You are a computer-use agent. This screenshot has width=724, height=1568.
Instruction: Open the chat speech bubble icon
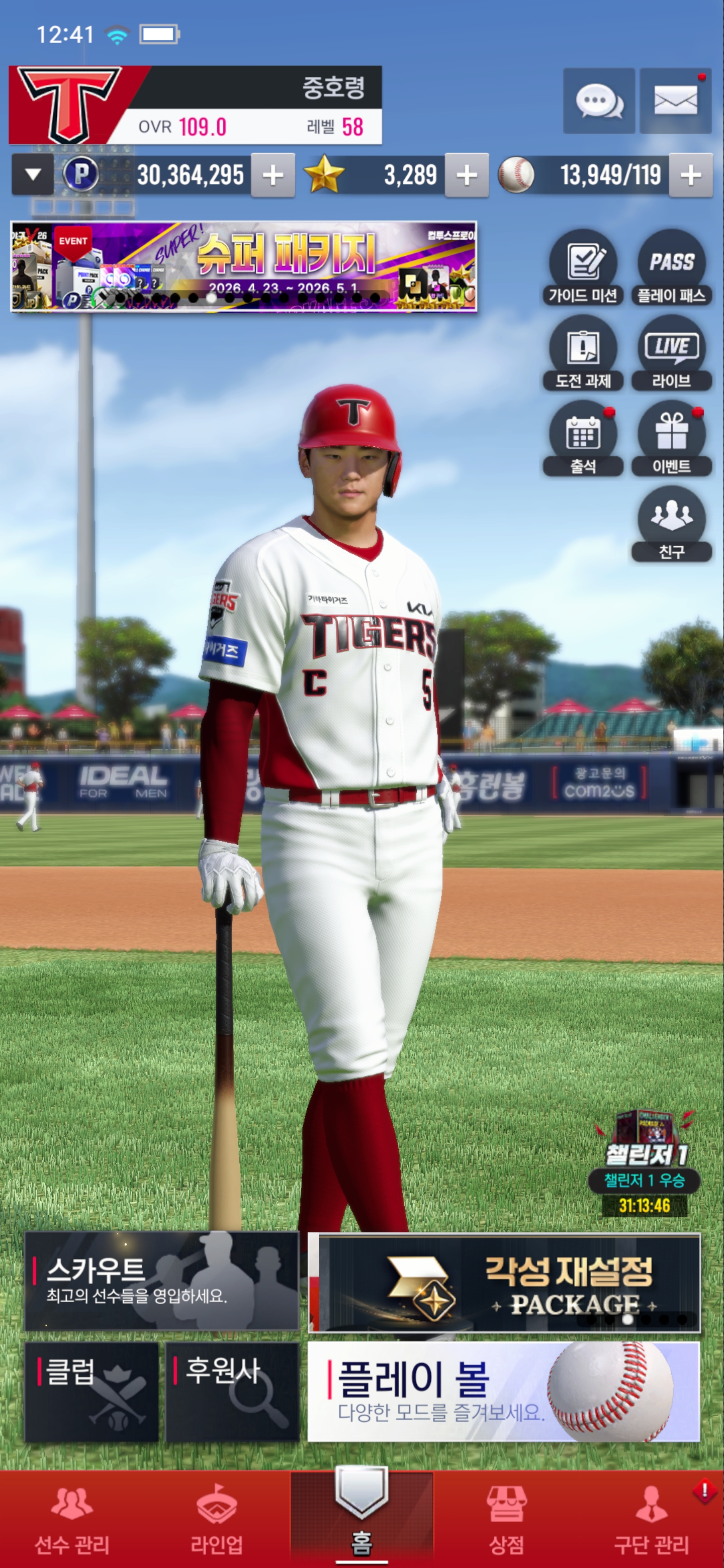click(x=599, y=101)
